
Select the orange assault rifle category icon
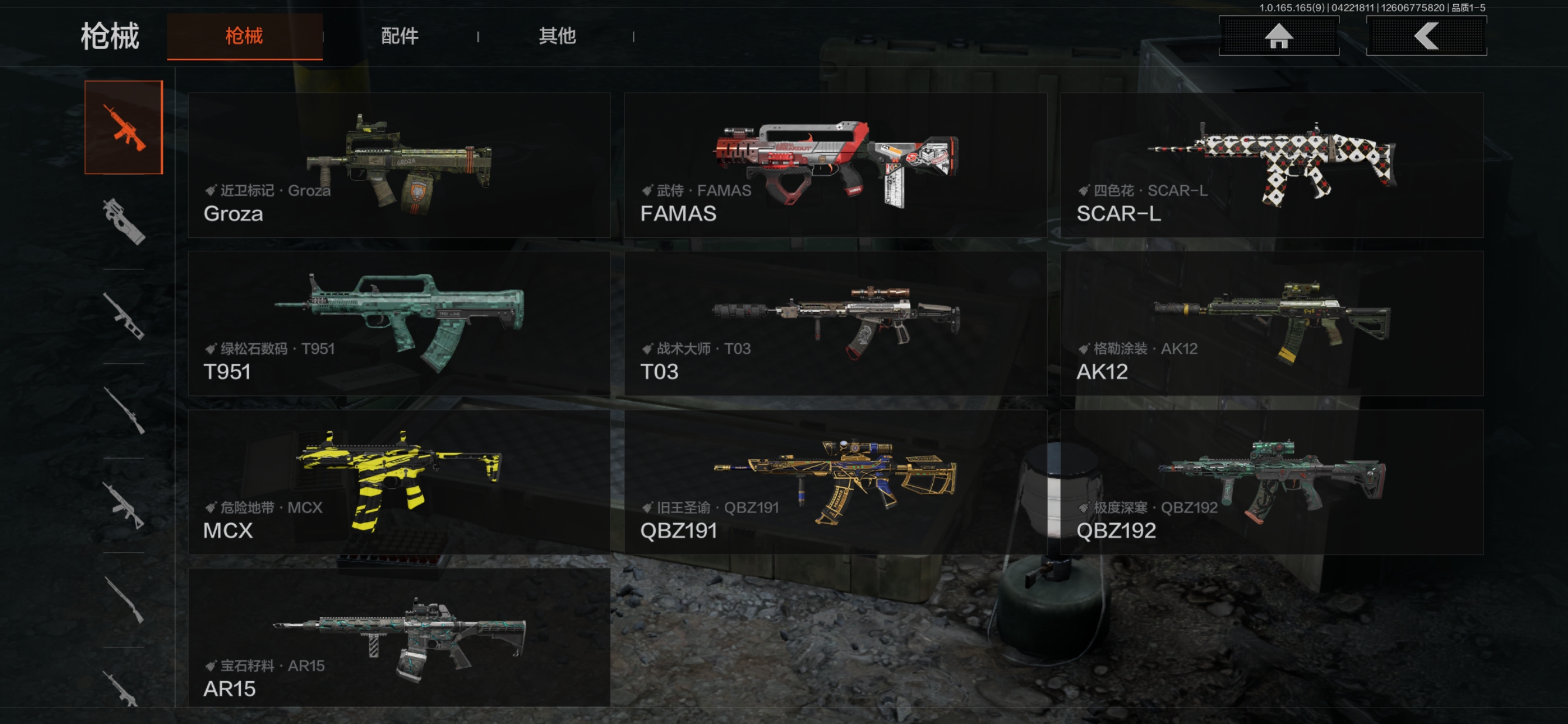click(124, 127)
